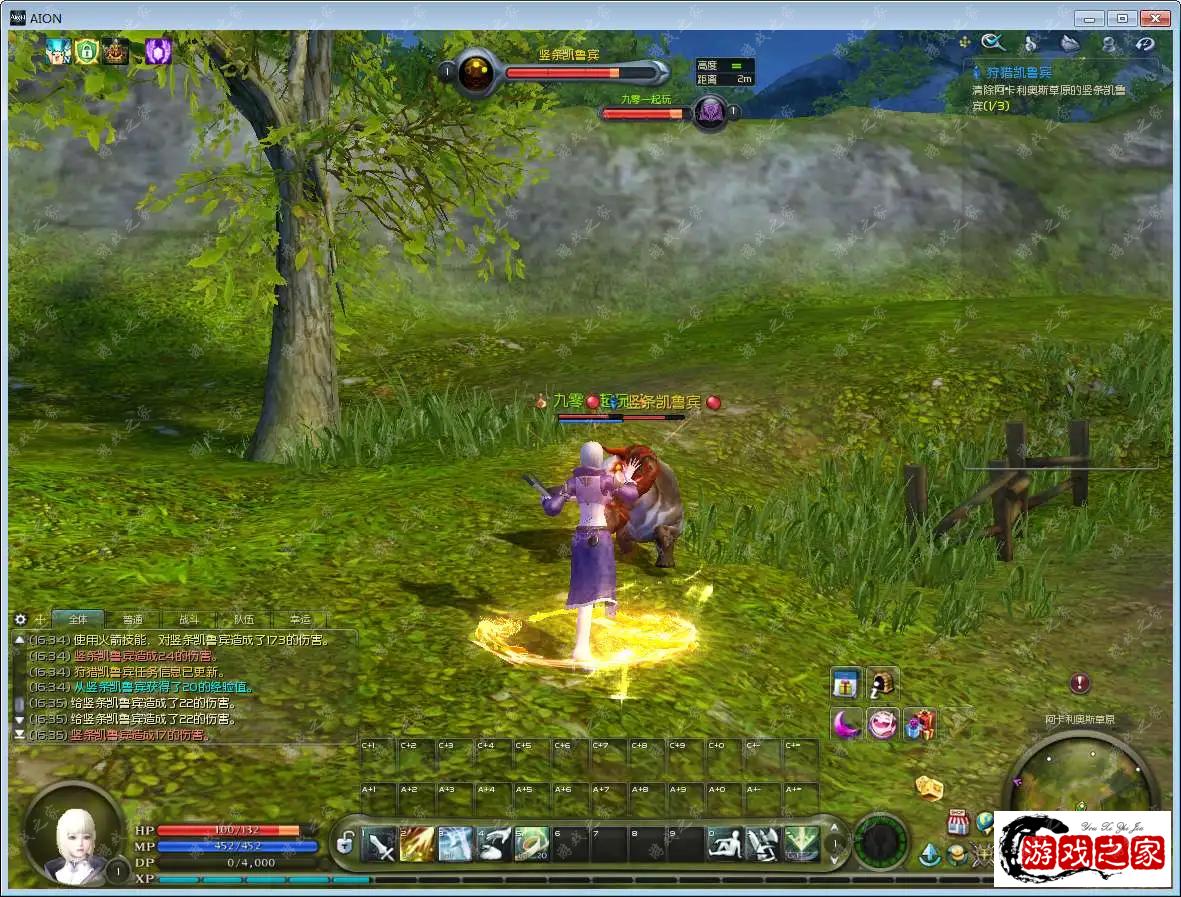The width and height of the screenshot is (1181, 897).
Task: Open the stacked gift boxes icon
Action: pyautogui.click(x=920, y=723)
